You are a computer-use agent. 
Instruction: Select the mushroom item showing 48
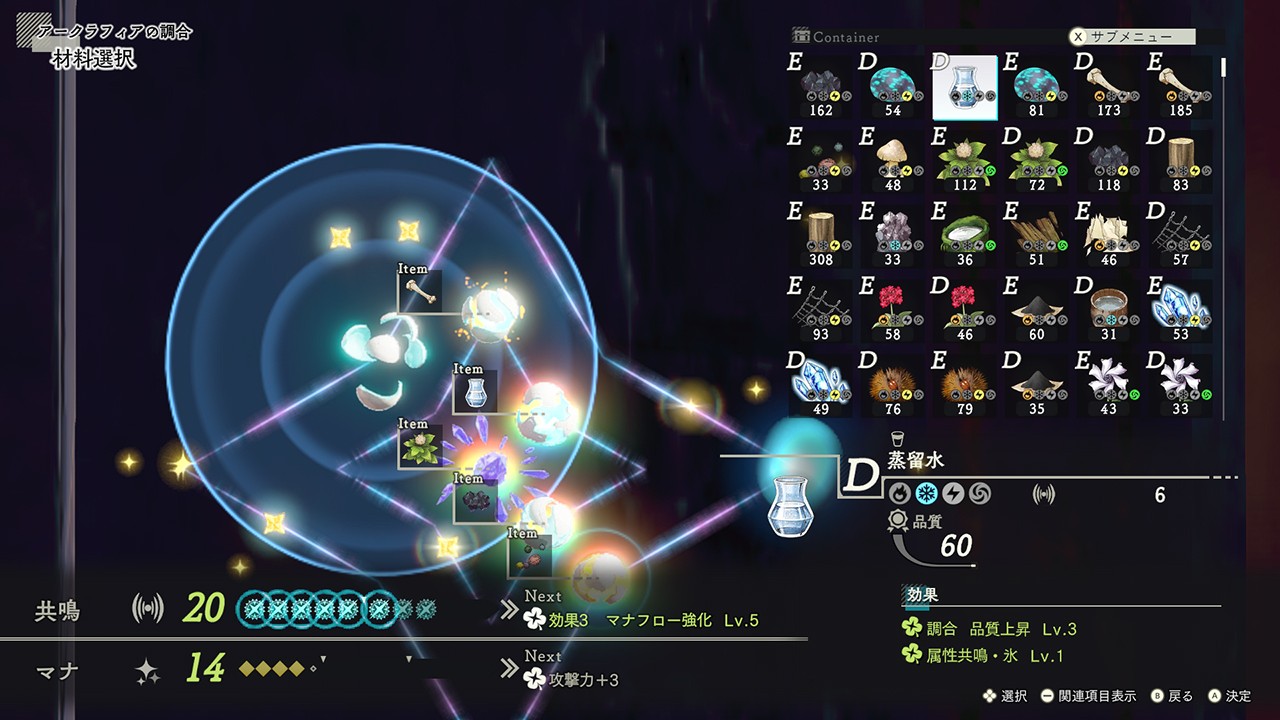(x=893, y=160)
